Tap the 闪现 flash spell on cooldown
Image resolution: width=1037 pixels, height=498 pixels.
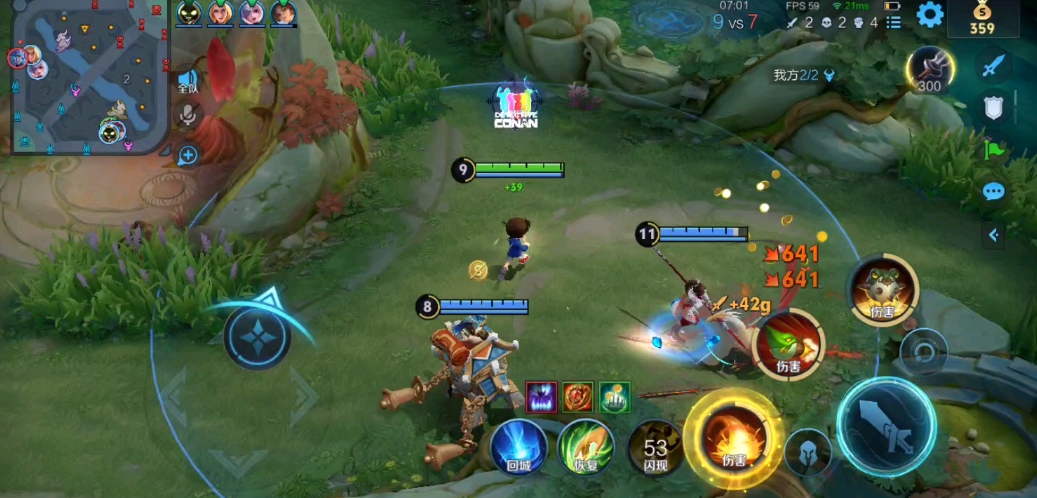click(x=655, y=447)
